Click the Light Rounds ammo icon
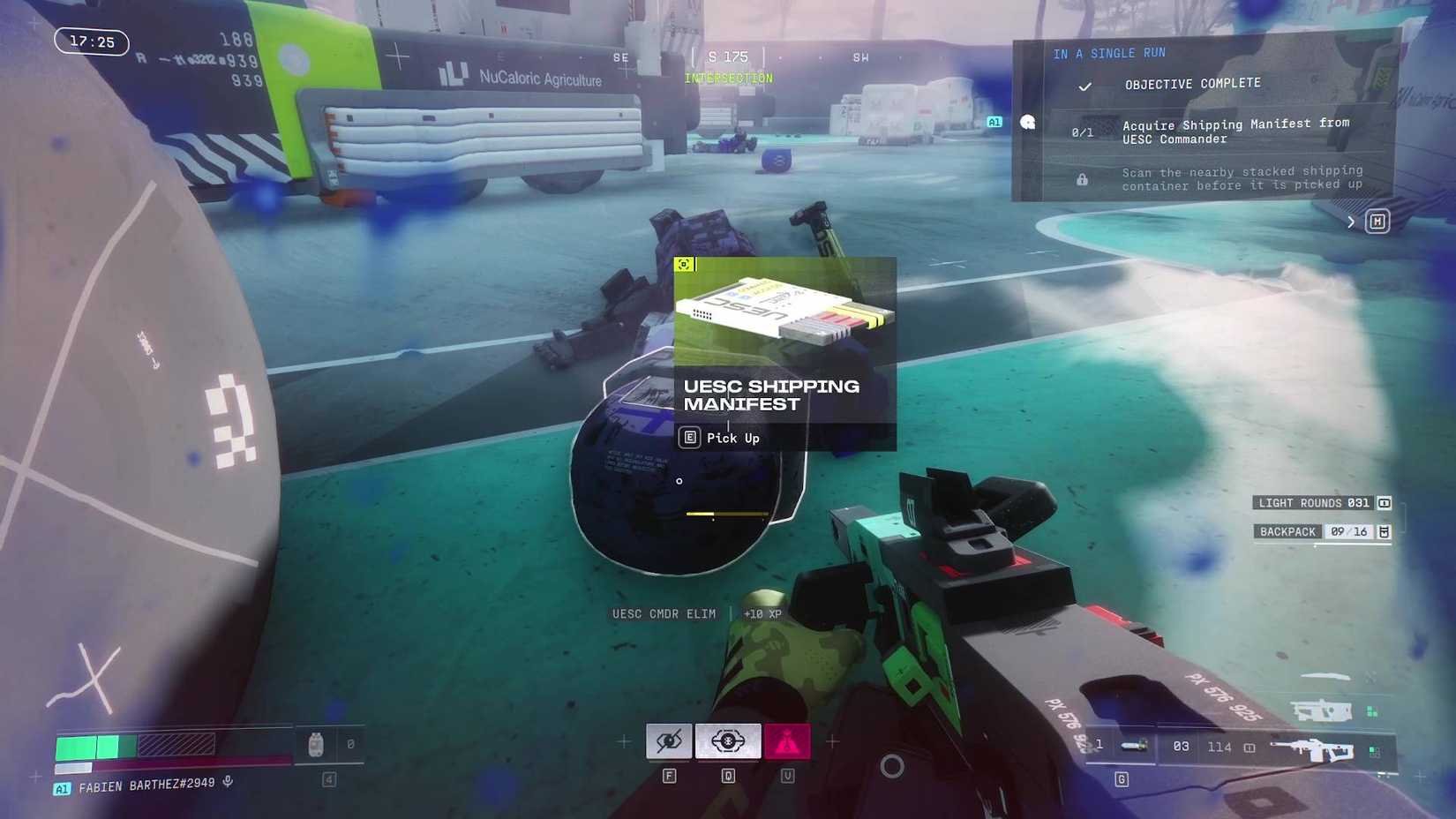 (x=1384, y=503)
